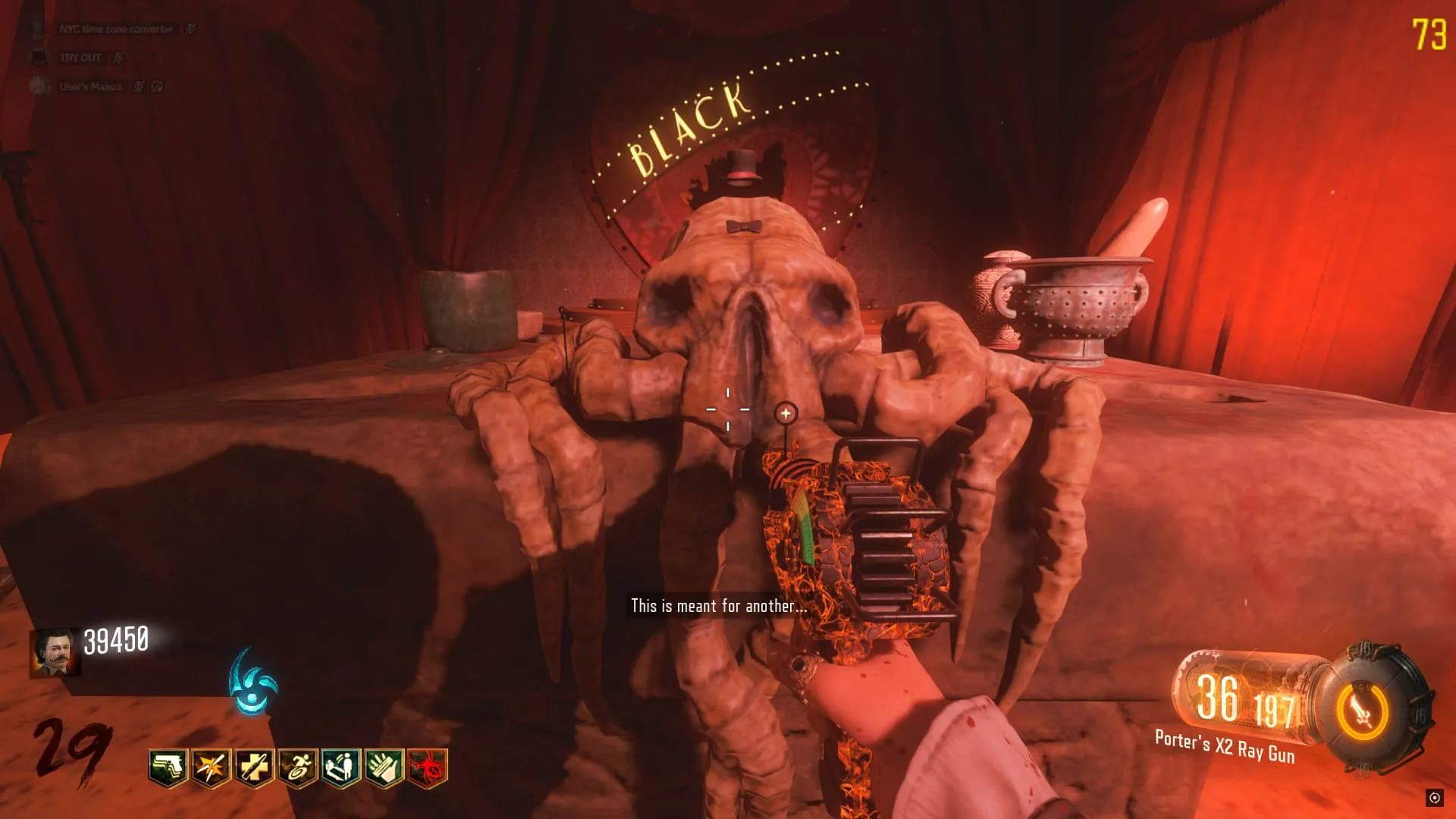Image resolution: width=1456 pixels, height=819 pixels.
Task: Select the player character portrait
Action: point(55,651)
